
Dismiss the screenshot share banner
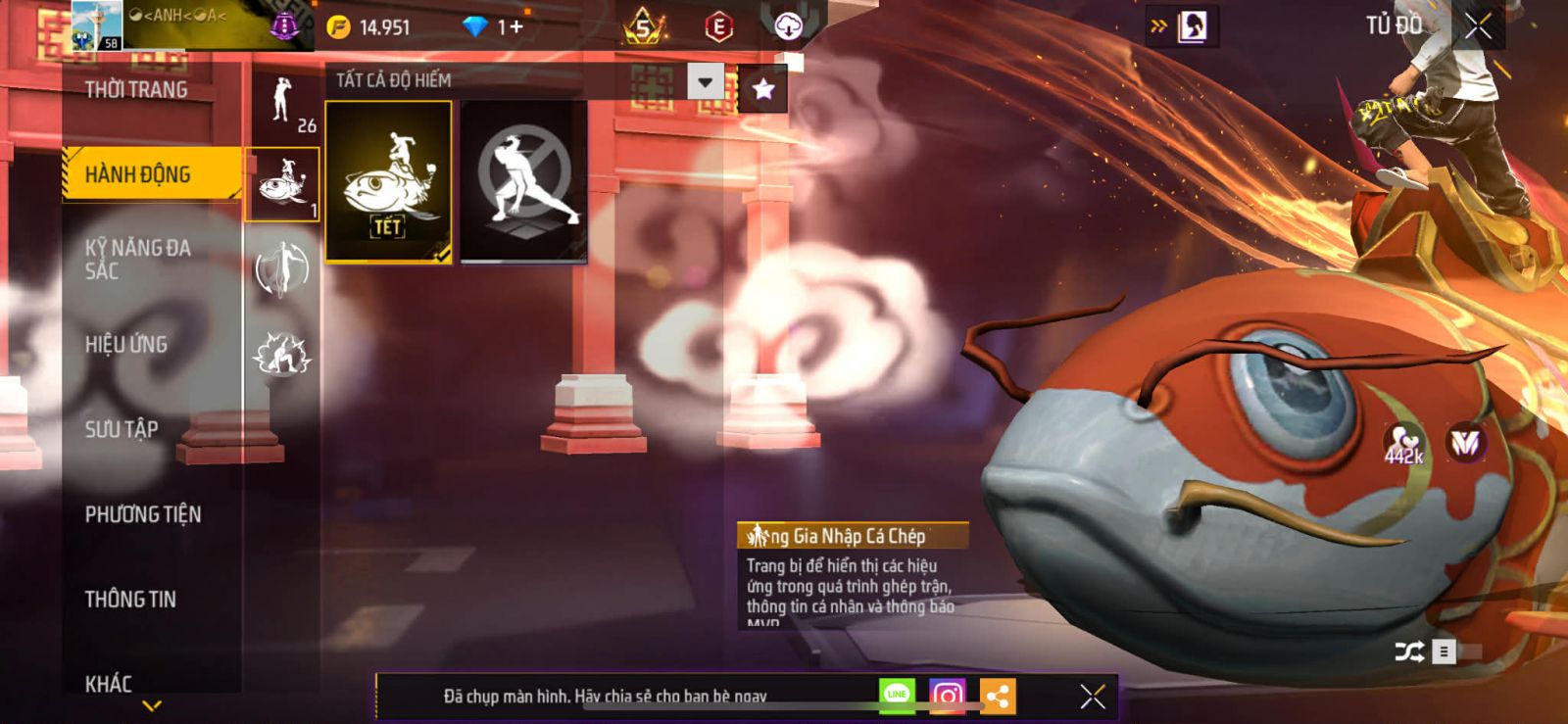click(1093, 696)
